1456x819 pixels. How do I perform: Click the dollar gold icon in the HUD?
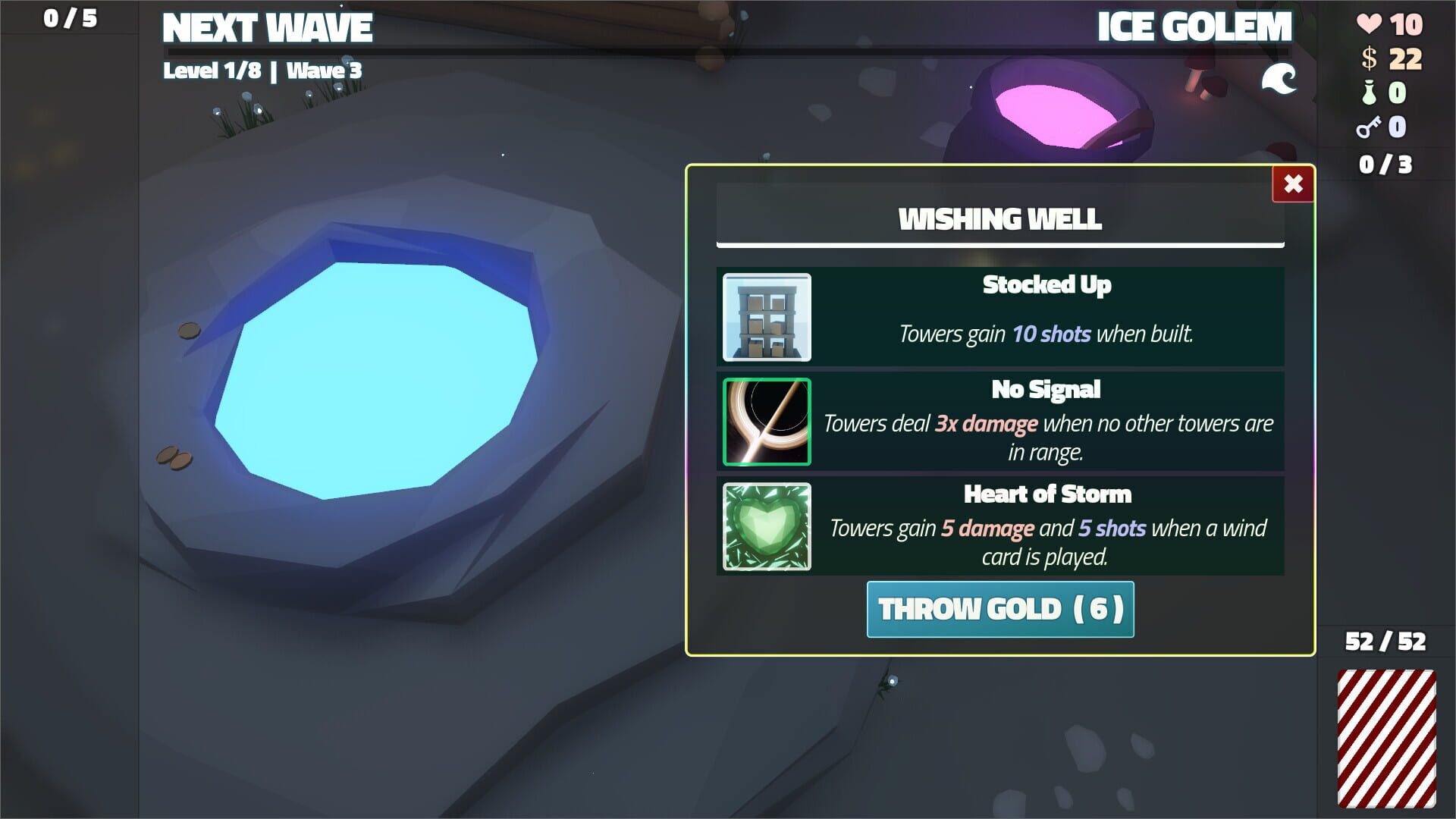tap(1370, 56)
